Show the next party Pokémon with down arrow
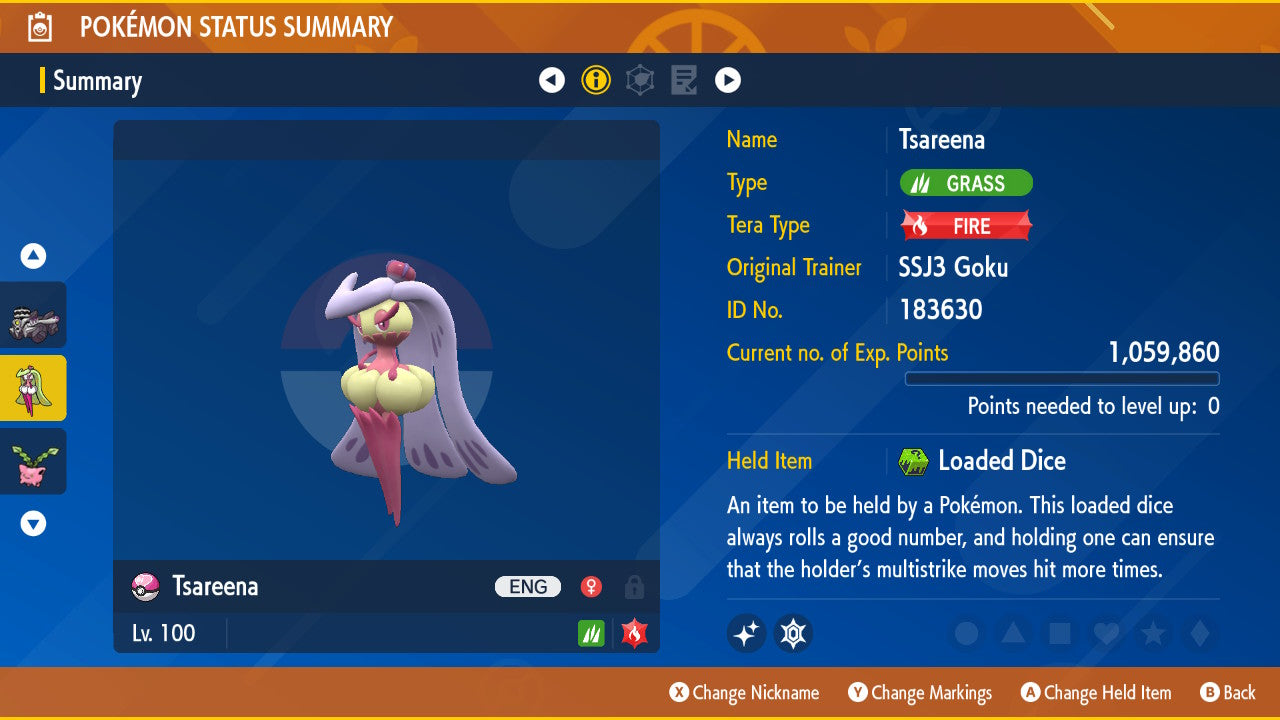The height and width of the screenshot is (720, 1280). coord(34,523)
